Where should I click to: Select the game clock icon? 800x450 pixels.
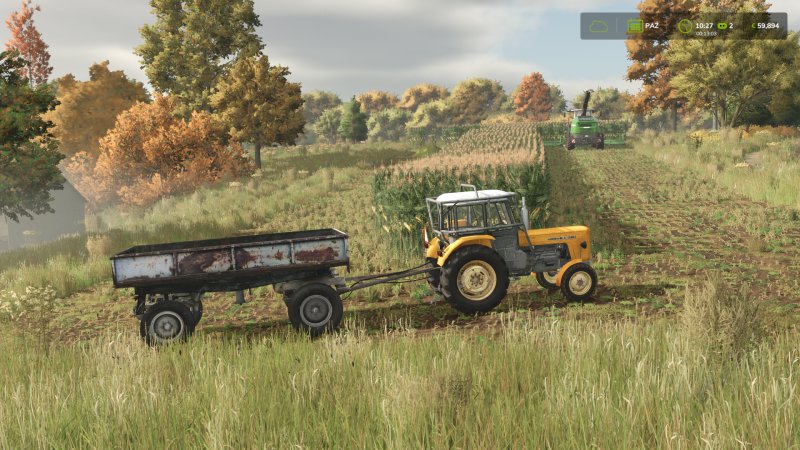(684, 26)
